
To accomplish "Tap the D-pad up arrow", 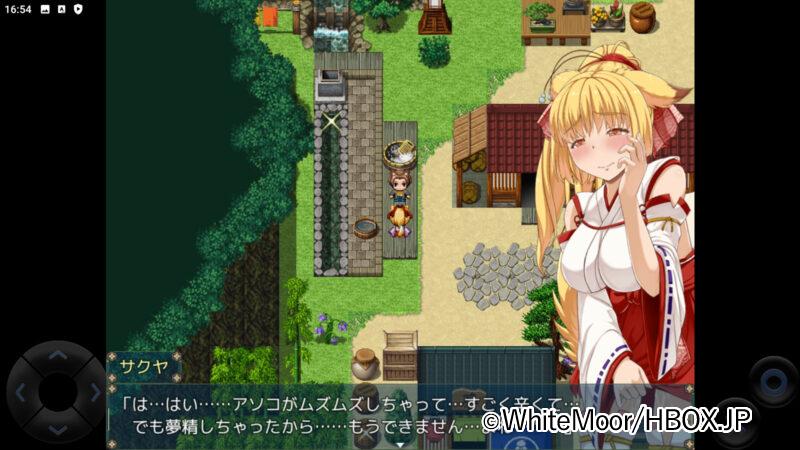I will point(57,355).
